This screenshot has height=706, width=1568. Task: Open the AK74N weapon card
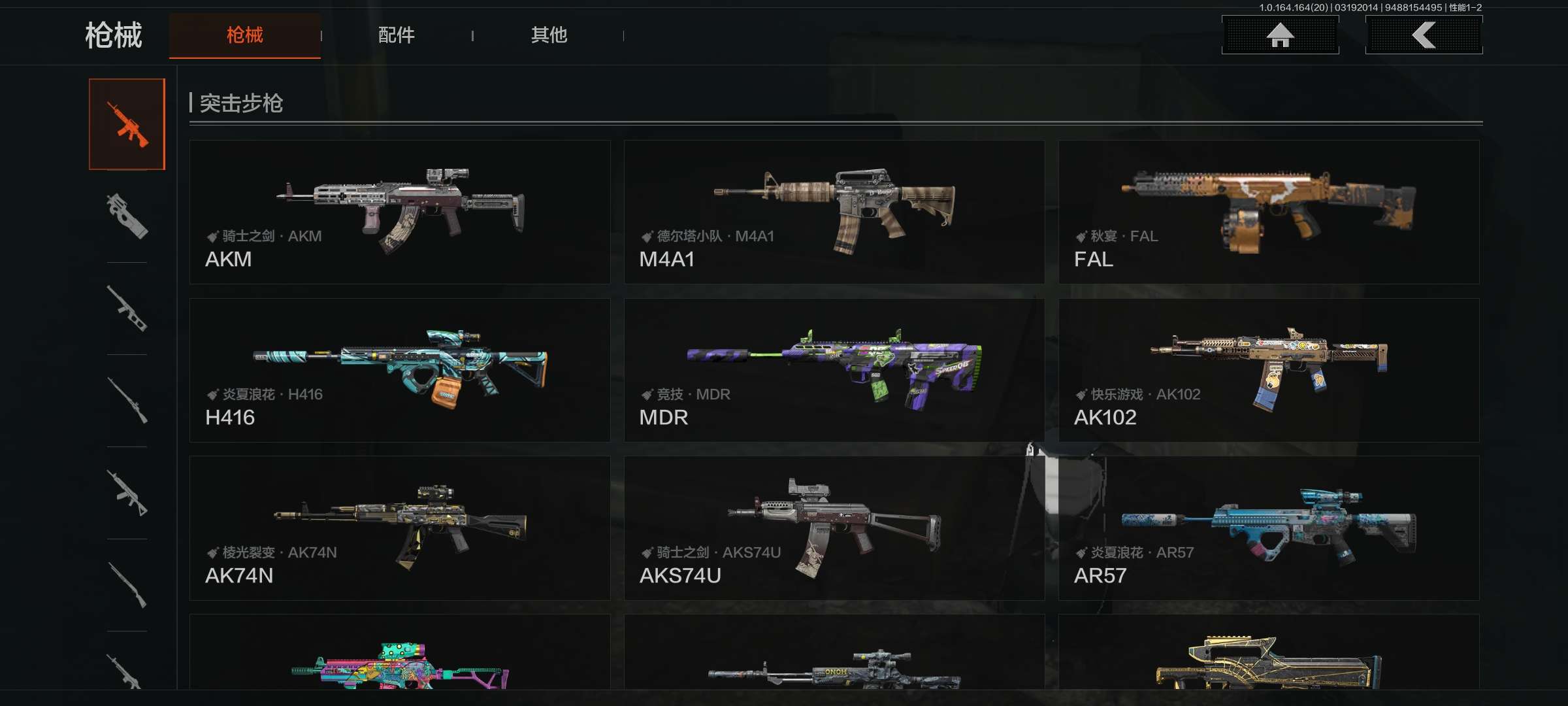point(400,528)
